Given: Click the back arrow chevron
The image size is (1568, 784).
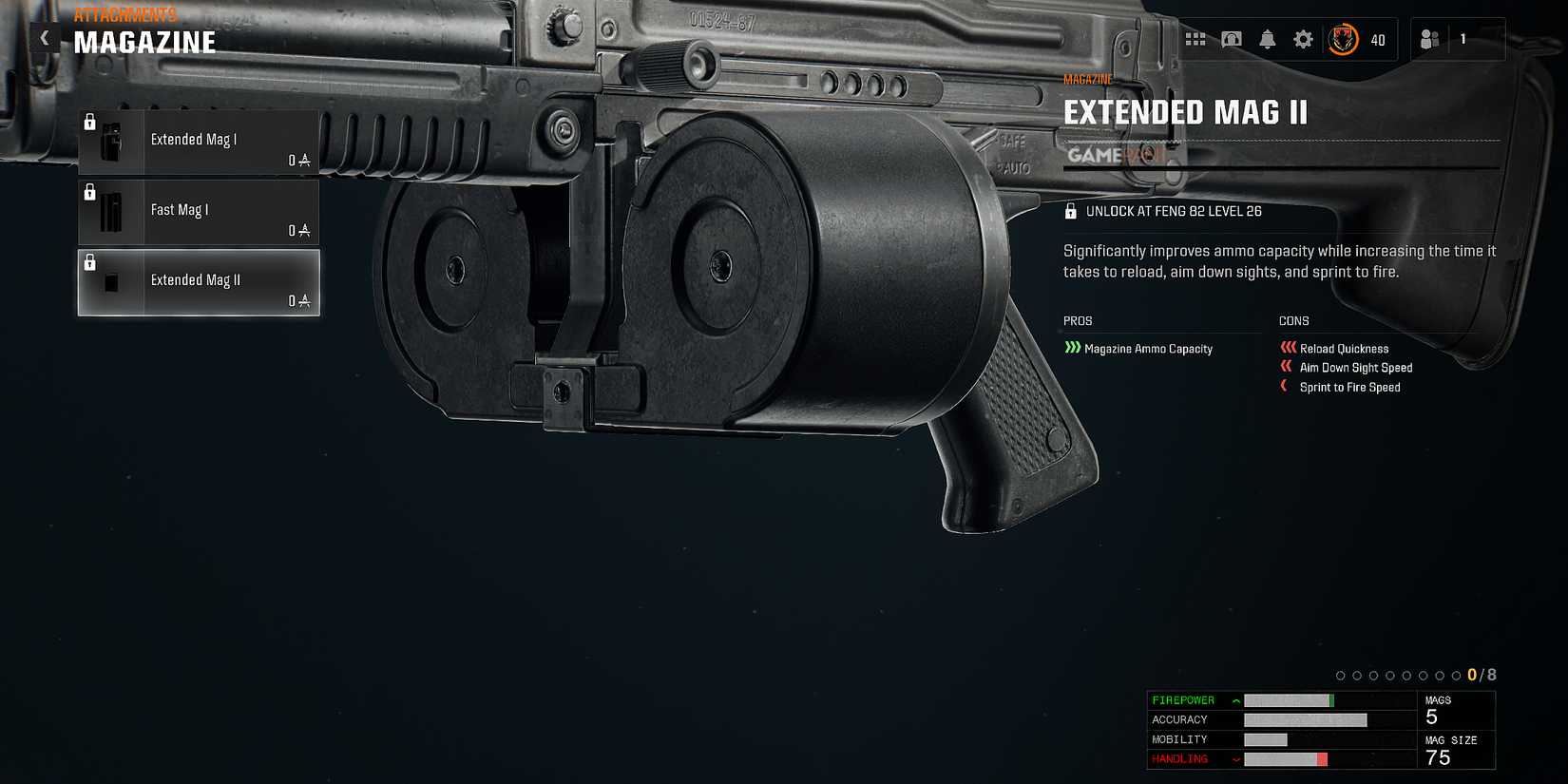Looking at the screenshot, I should [x=44, y=37].
